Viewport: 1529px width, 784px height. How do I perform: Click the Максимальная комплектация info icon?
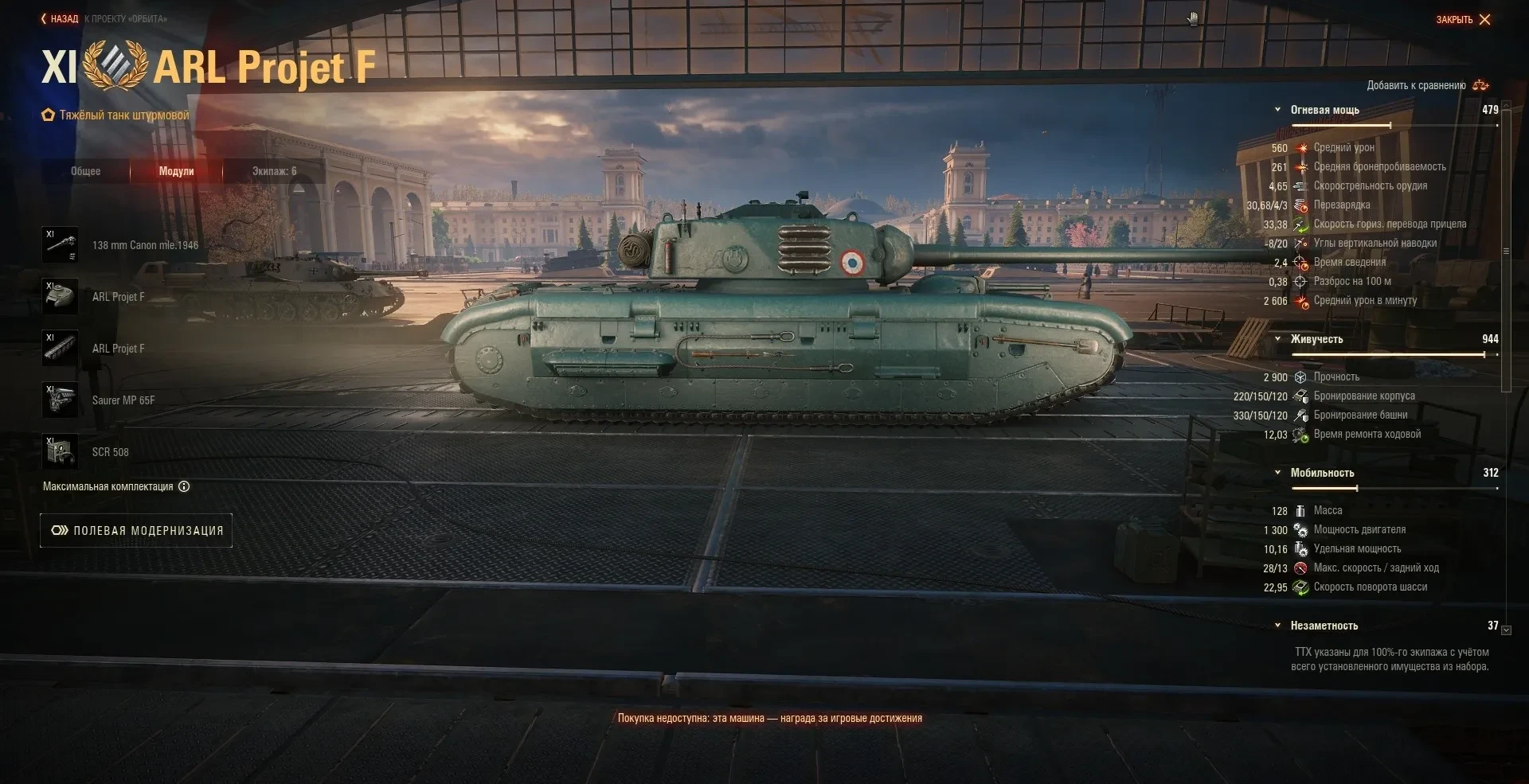coord(184,486)
